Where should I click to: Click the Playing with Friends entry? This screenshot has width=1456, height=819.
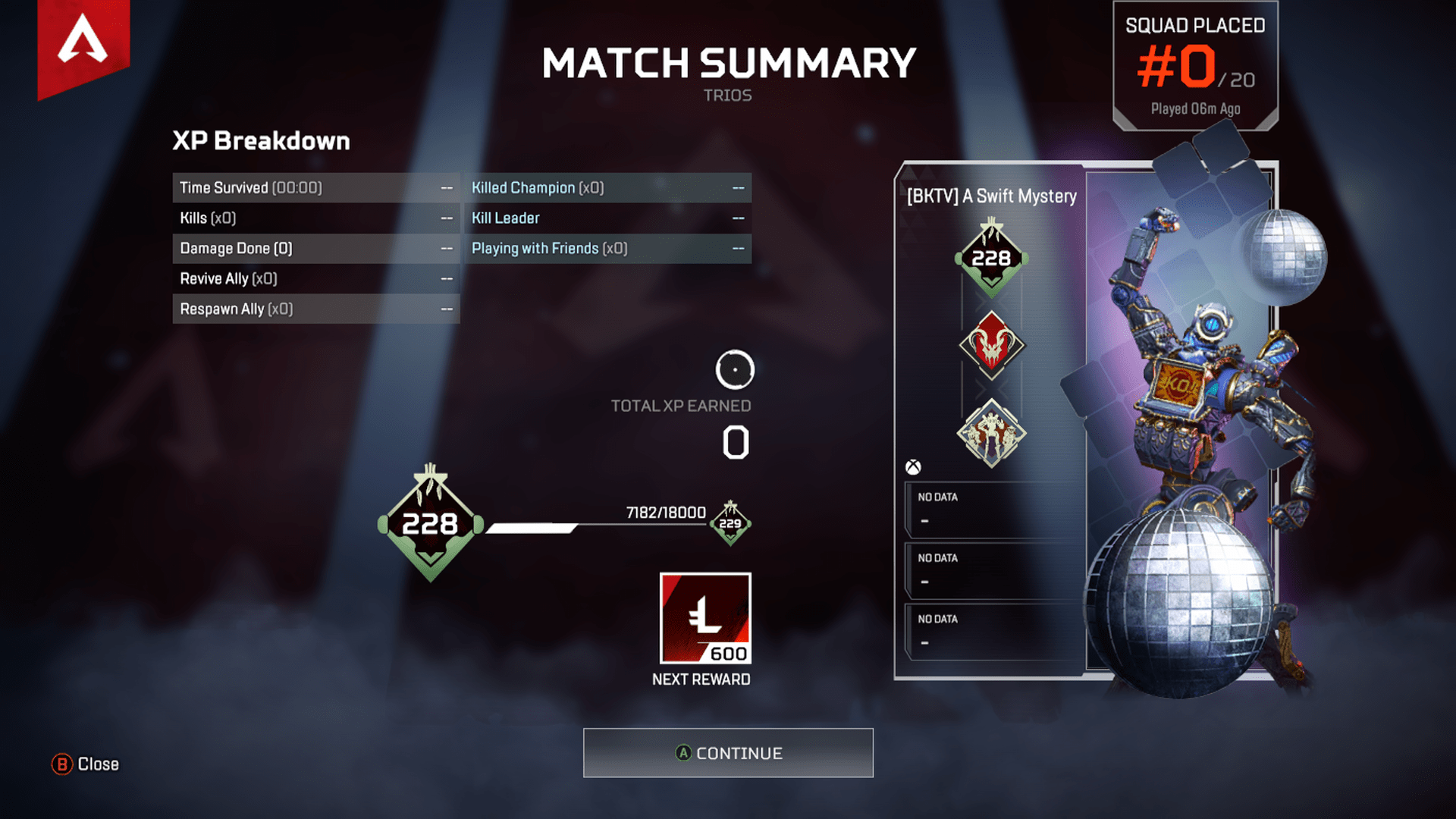click(x=608, y=248)
